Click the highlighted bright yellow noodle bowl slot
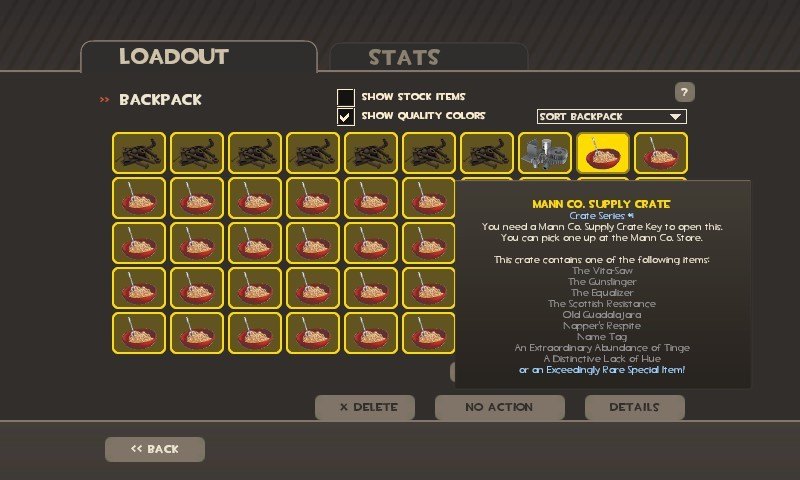Image resolution: width=800 pixels, height=480 pixels. (x=603, y=153)
